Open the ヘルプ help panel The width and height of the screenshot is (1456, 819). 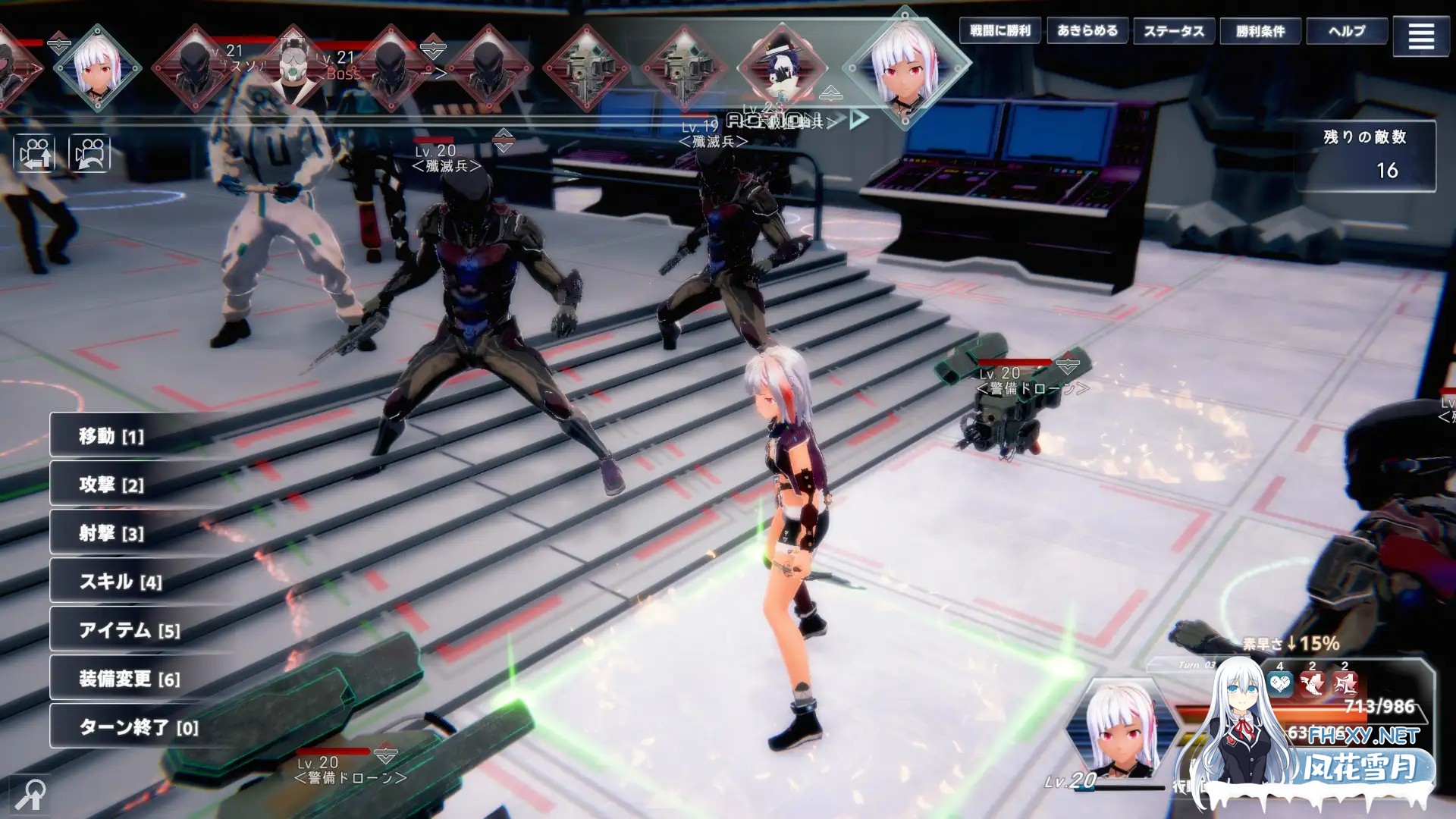(1347, 31)
